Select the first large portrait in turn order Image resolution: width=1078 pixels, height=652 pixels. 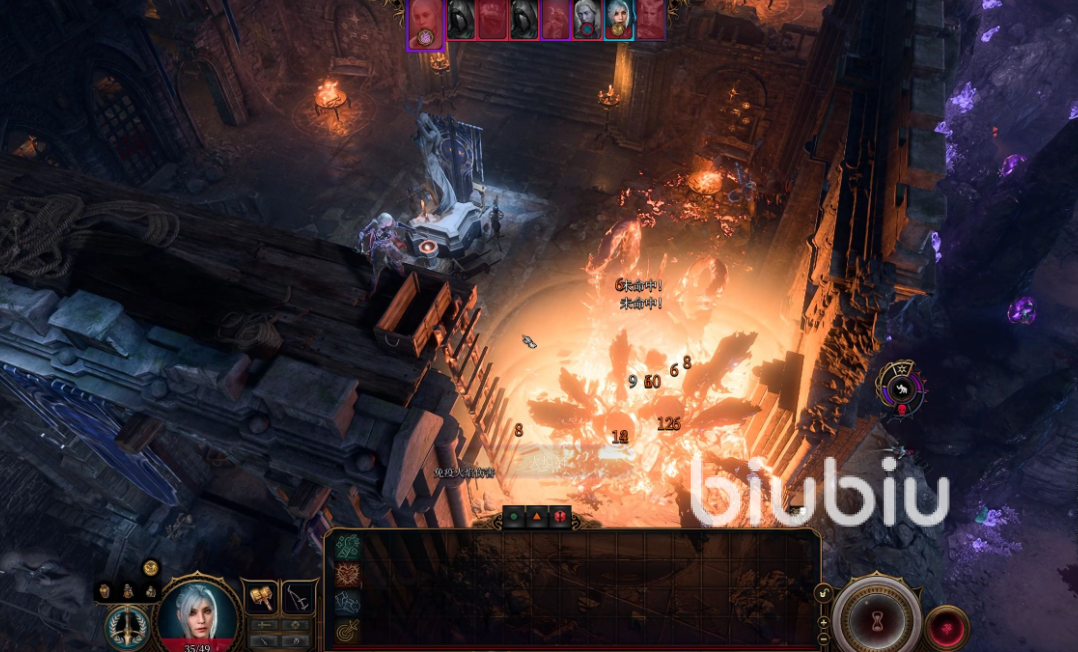coord(425,23)
